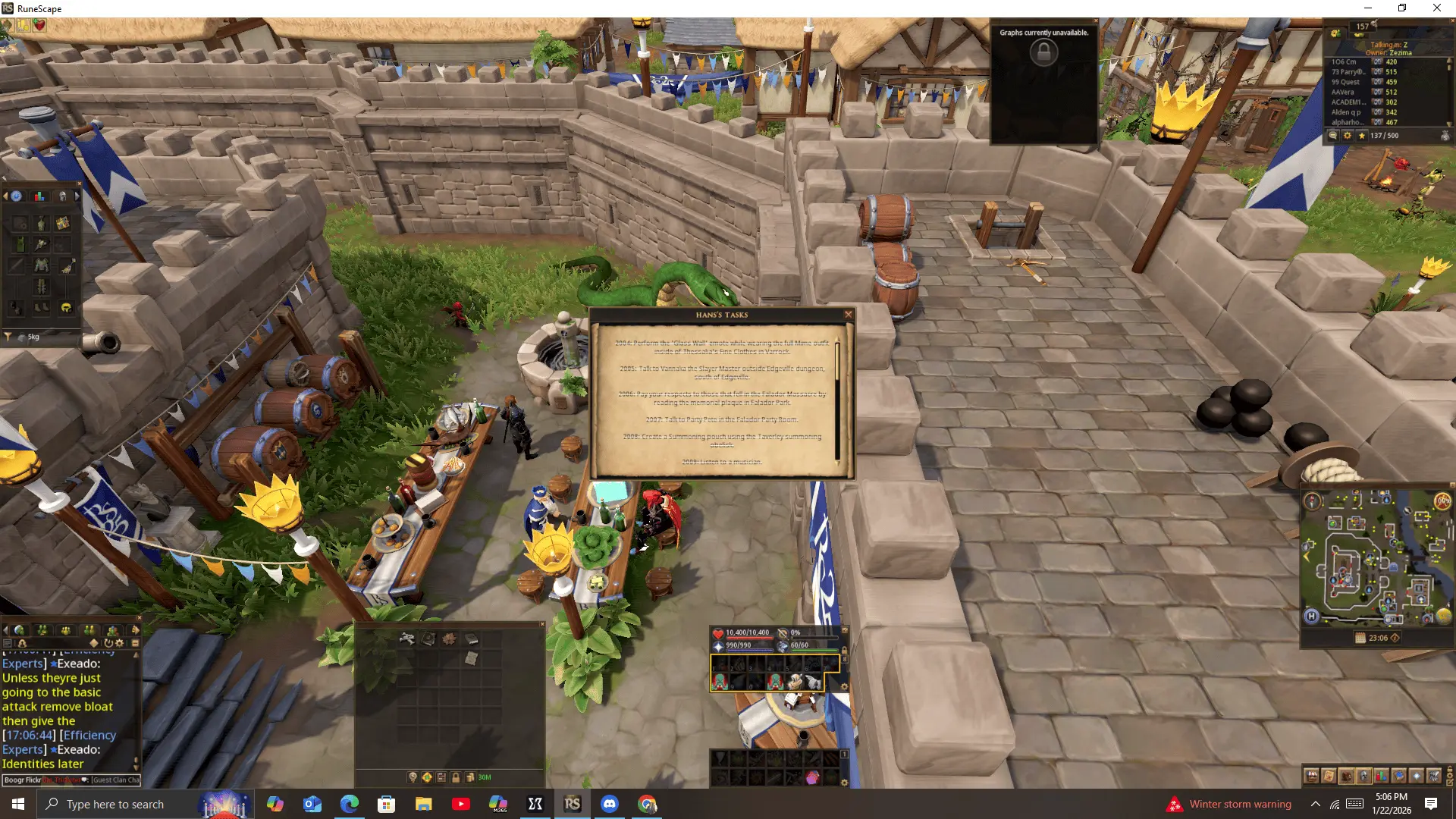Click the down arrow on the clan list scrollbar
Screen dimensions: 1456x819
coord(1448,124)
